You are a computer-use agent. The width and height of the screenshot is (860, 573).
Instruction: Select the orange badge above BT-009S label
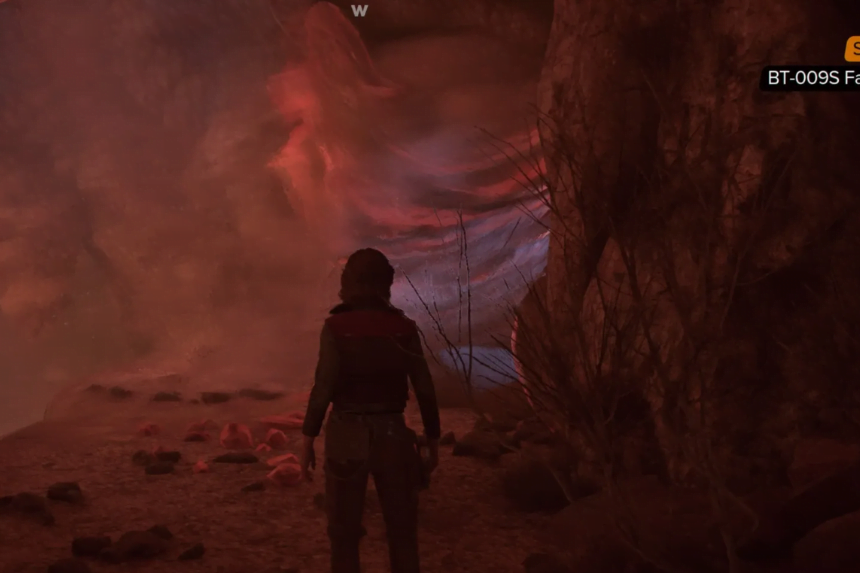(x=853, y=49)
